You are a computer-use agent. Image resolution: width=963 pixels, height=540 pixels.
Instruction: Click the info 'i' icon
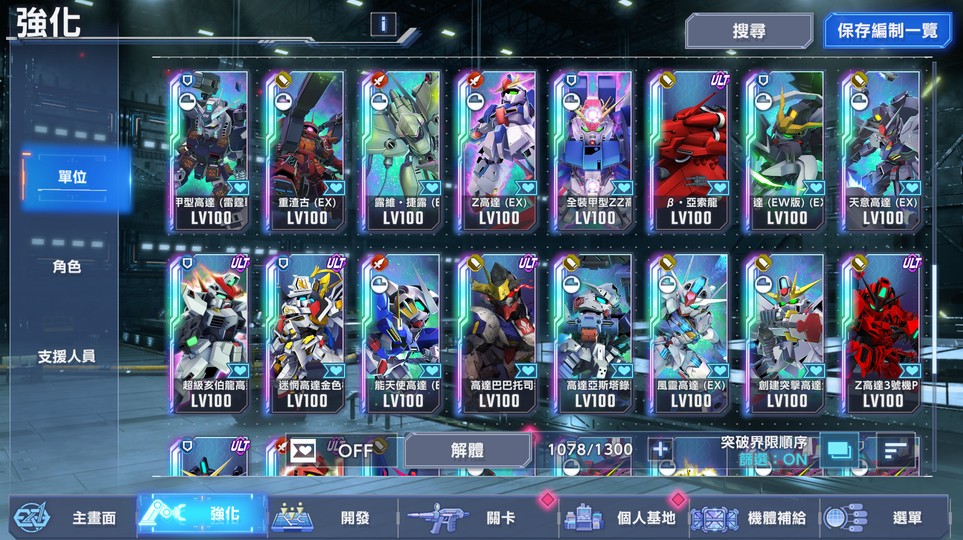click(x=383, y=24)
